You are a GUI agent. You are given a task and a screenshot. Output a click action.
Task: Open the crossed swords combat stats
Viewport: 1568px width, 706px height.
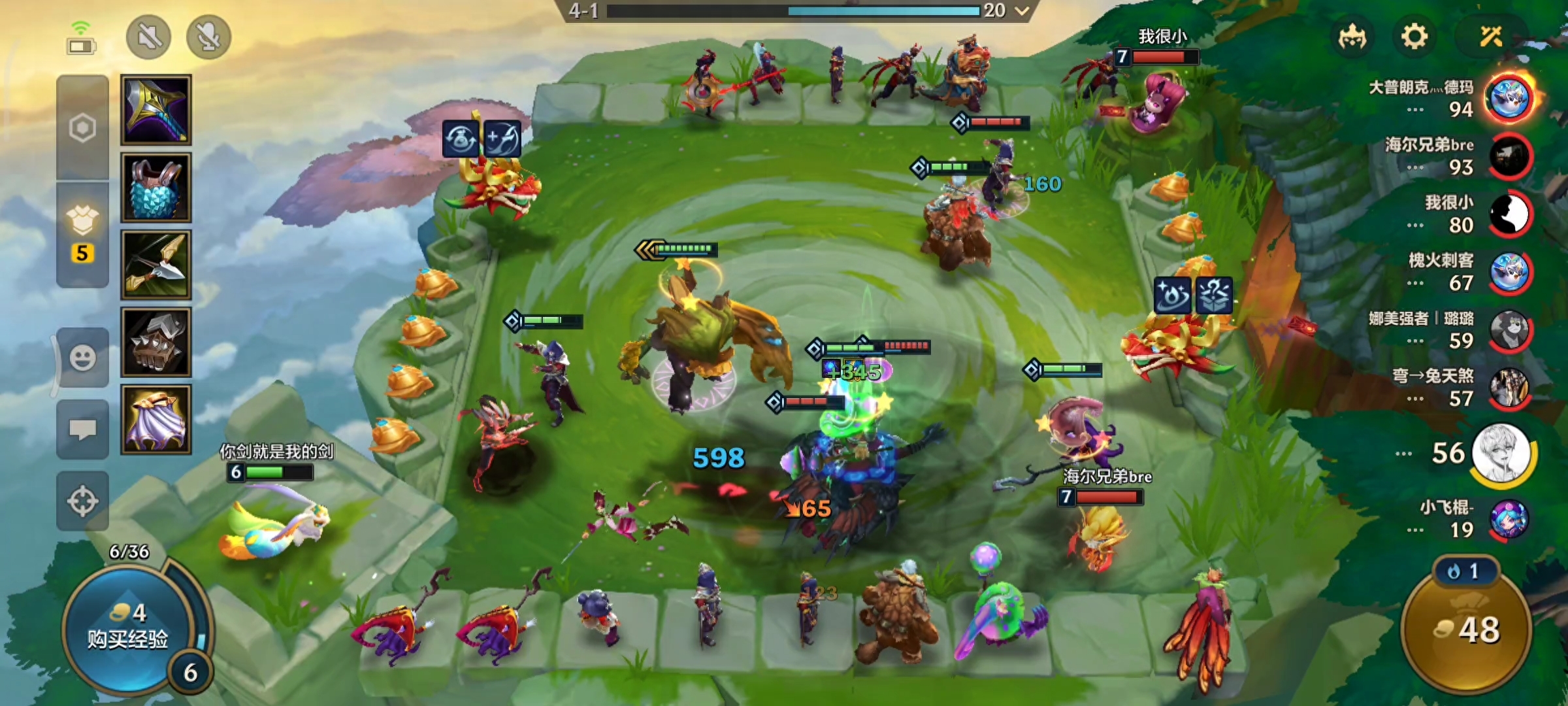1491,37
